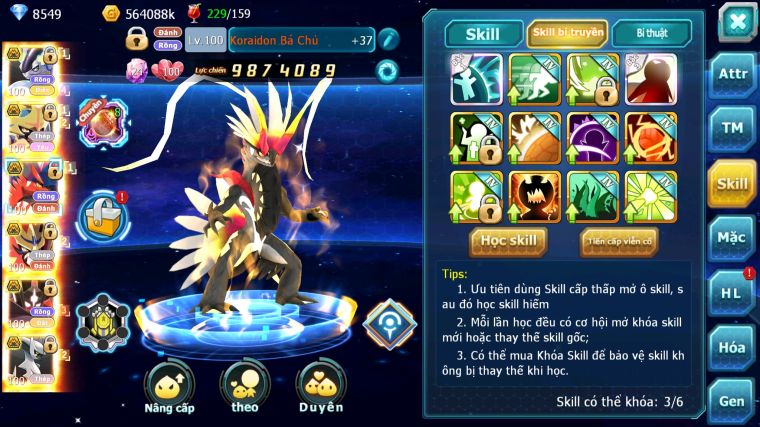Switch to the Skill tab at the top
The height and width of the screenshot is (427, 760).
(484, 34)
